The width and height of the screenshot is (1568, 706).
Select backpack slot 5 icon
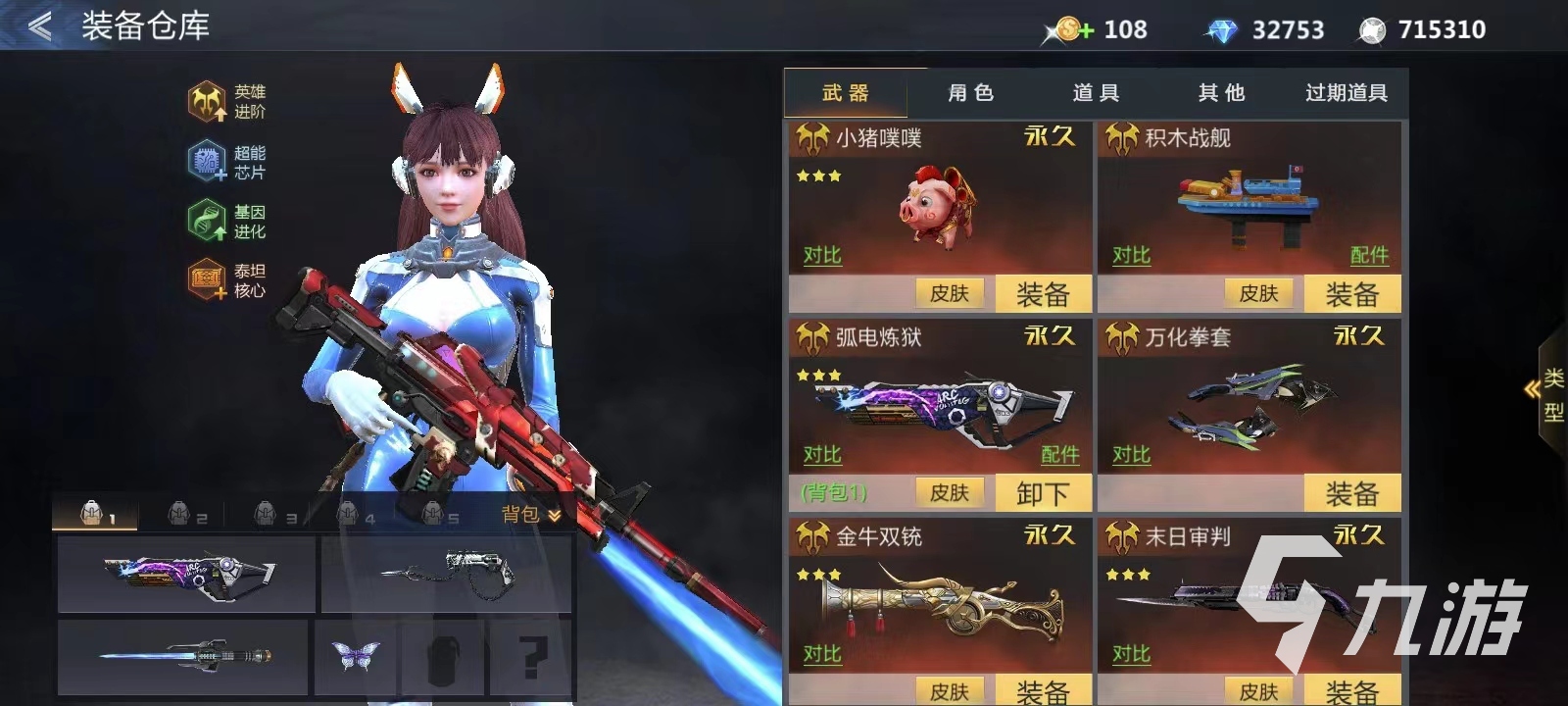[431, 513]
